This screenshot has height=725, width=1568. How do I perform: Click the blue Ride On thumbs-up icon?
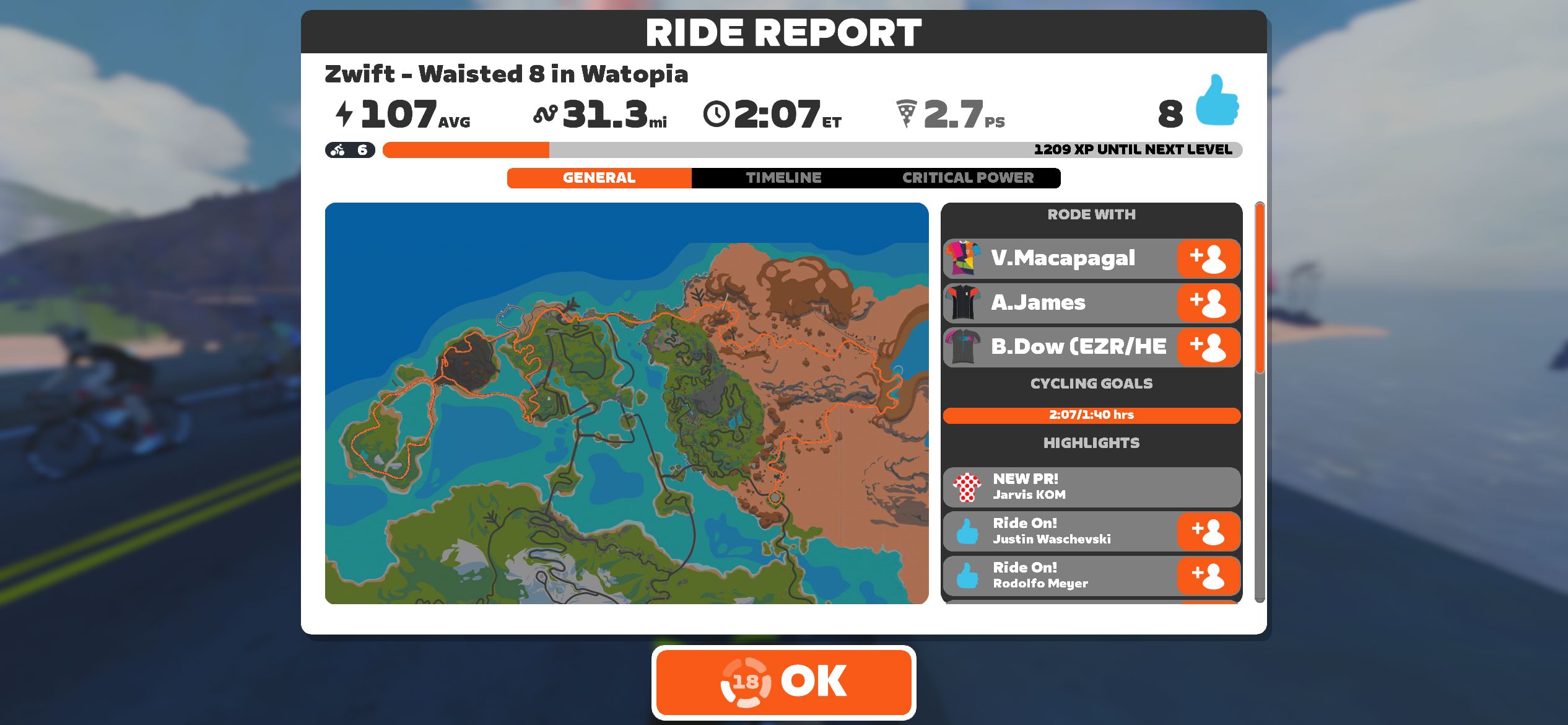(x=1216, y=101)
